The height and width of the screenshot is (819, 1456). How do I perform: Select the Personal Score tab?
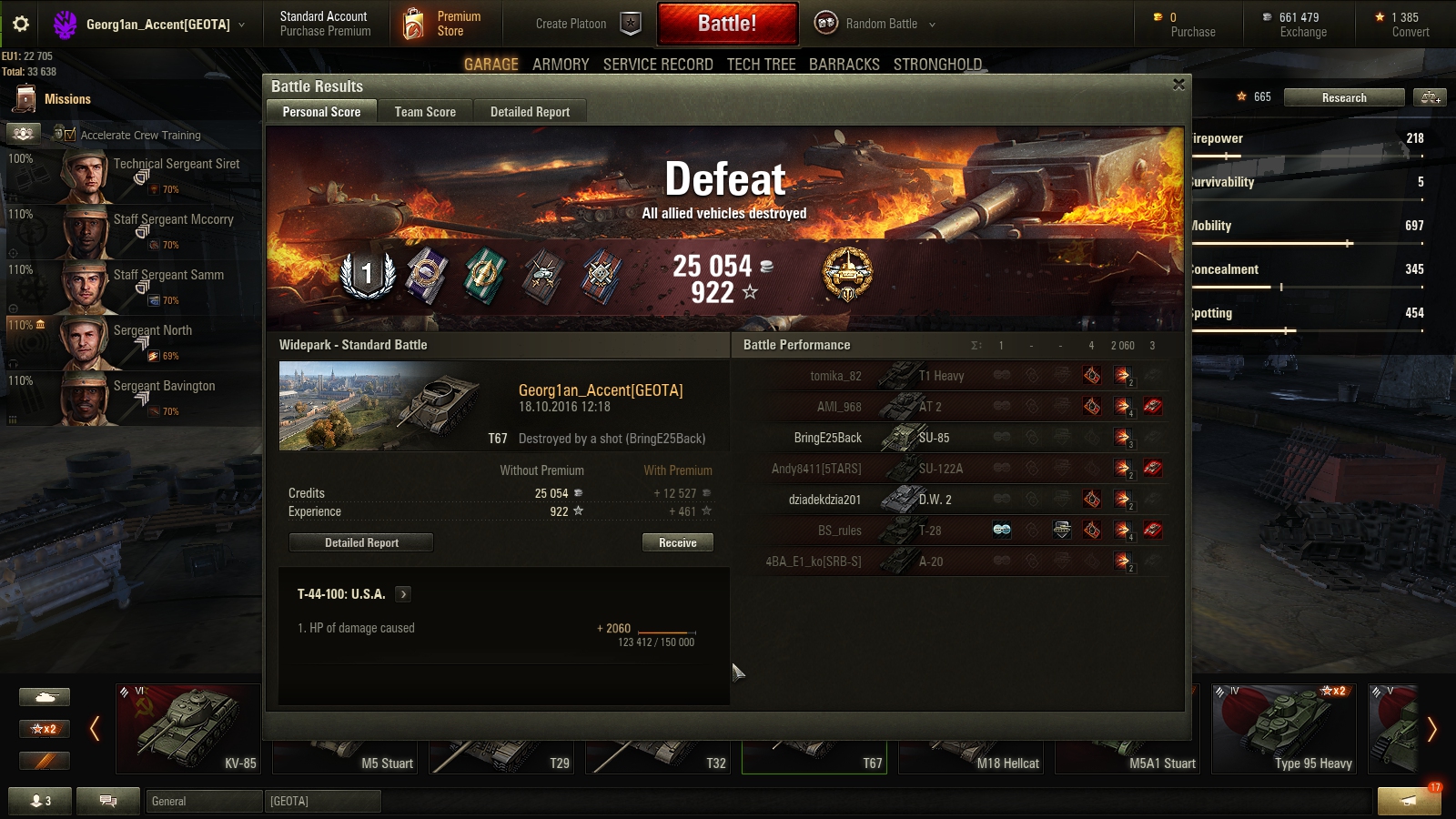click(x=321, y=112)
